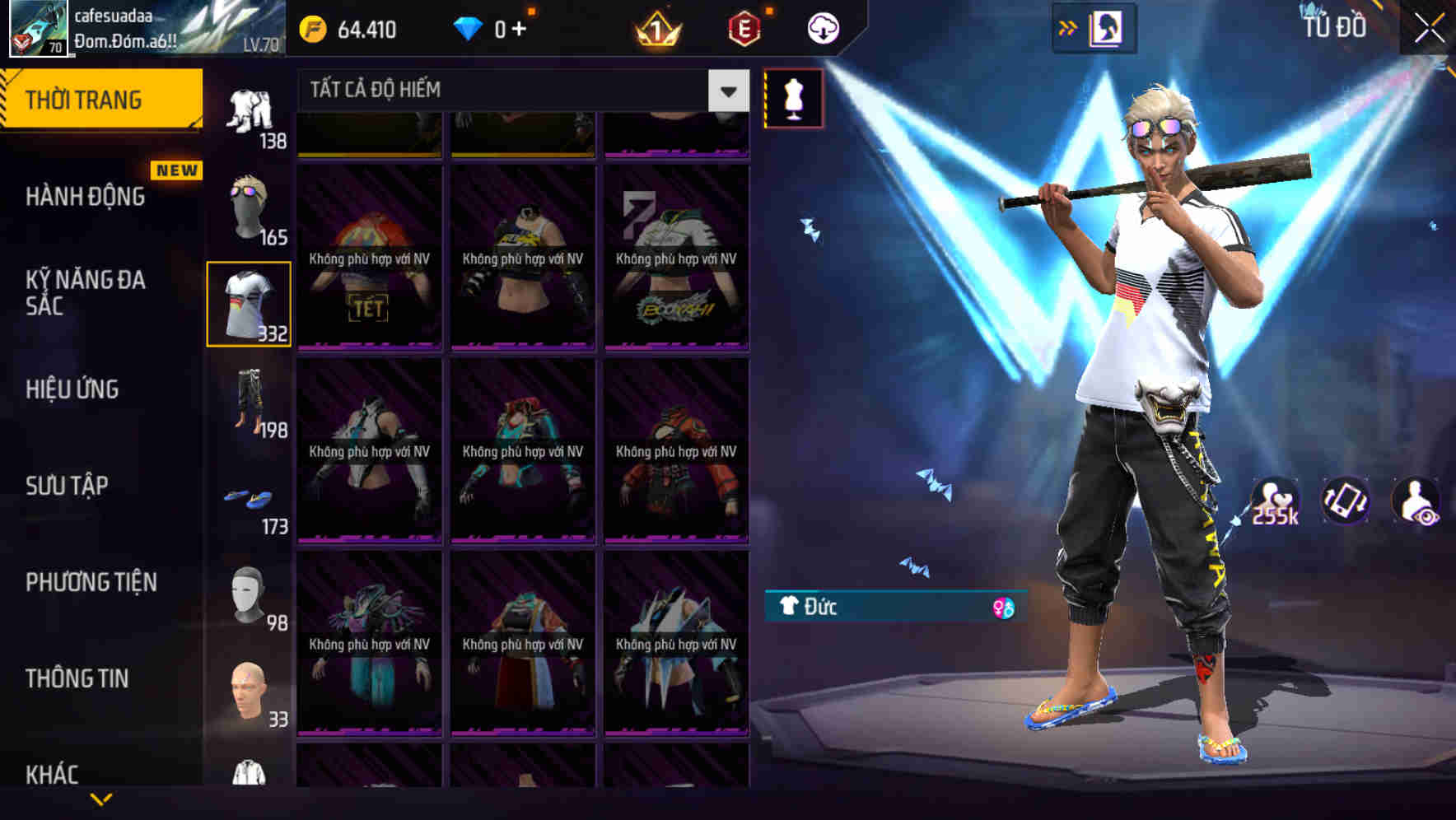The image size is (1456, 820).
Task: Select the mannequin preview icon
Action: [x=793, y=96]
